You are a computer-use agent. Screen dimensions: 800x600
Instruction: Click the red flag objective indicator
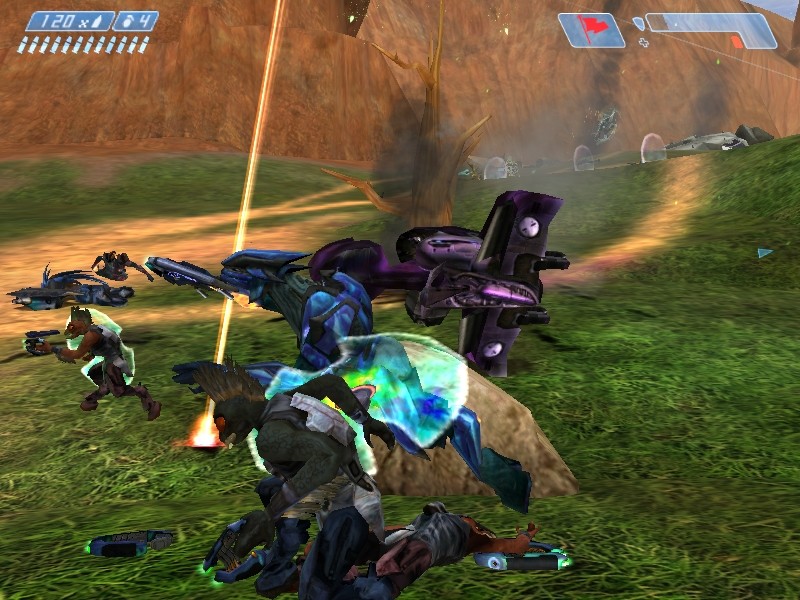coord(591,29)
